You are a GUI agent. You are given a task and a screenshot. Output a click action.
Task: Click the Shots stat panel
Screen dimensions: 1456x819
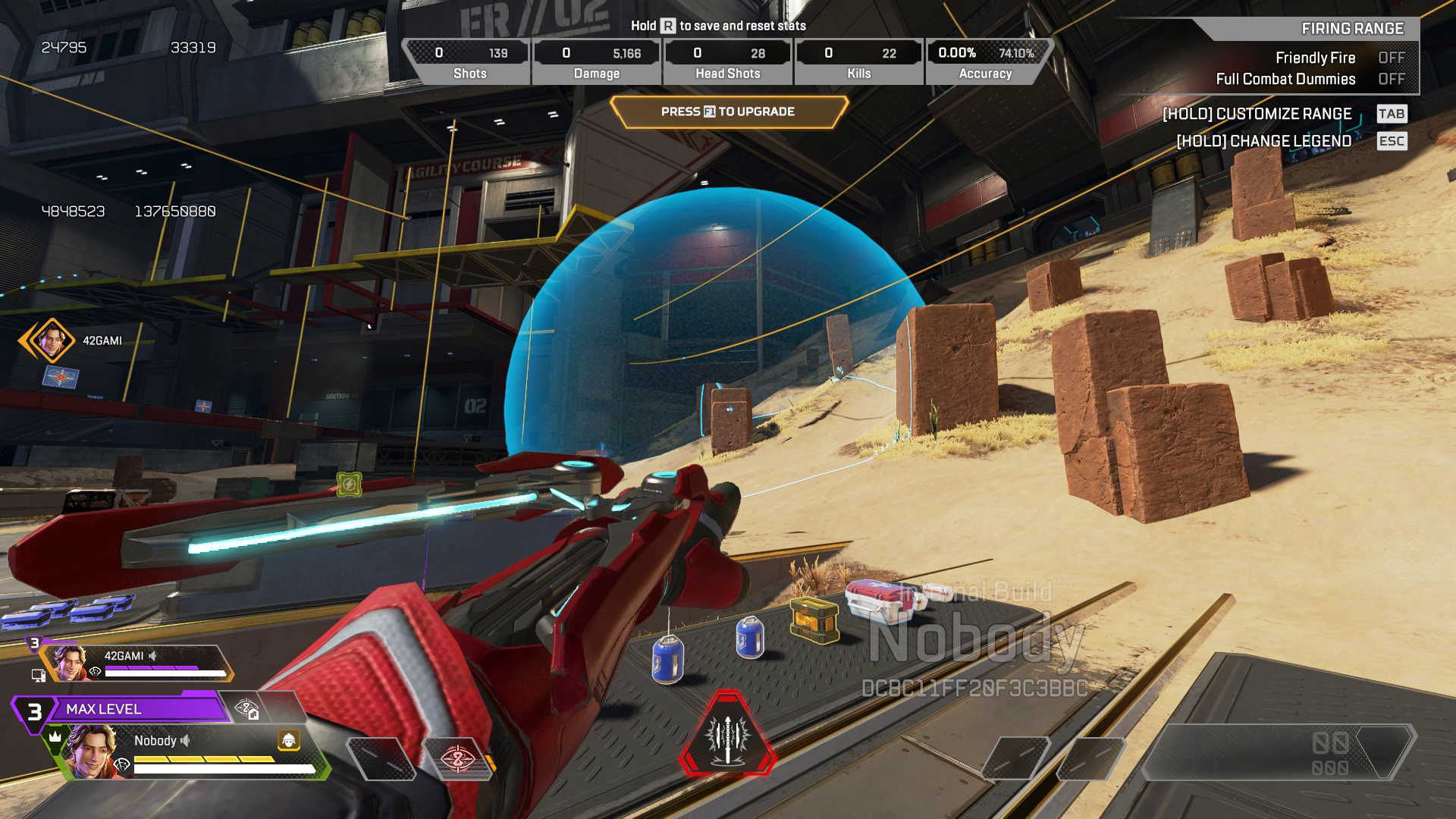[469, 61]
